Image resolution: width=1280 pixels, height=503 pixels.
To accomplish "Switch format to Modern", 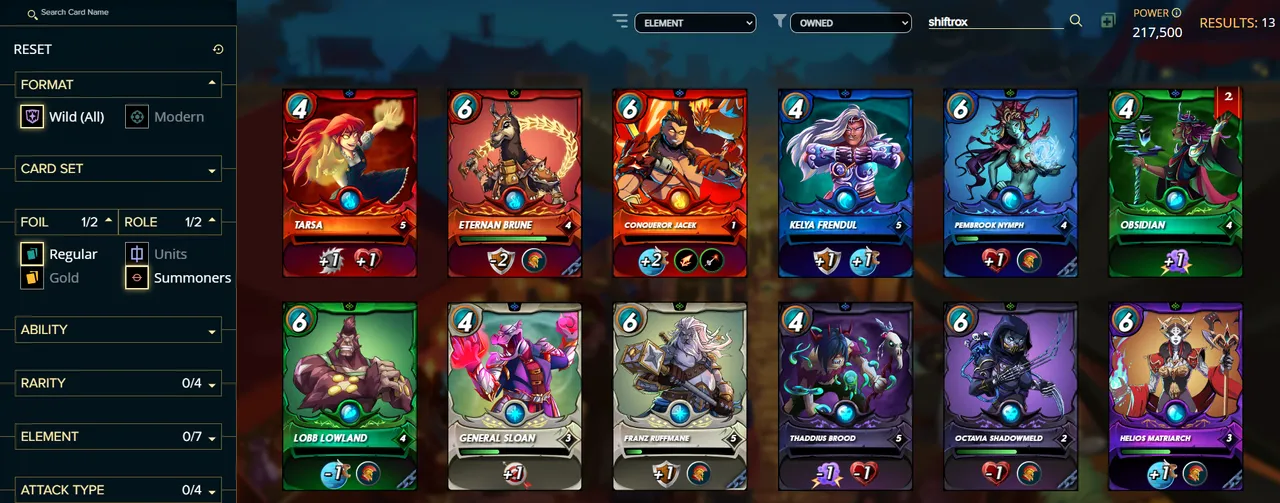I will point(167,117).
